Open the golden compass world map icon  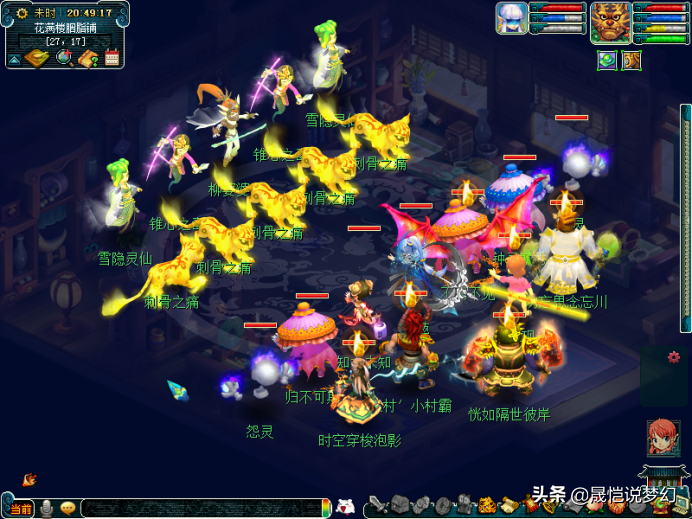36,58
